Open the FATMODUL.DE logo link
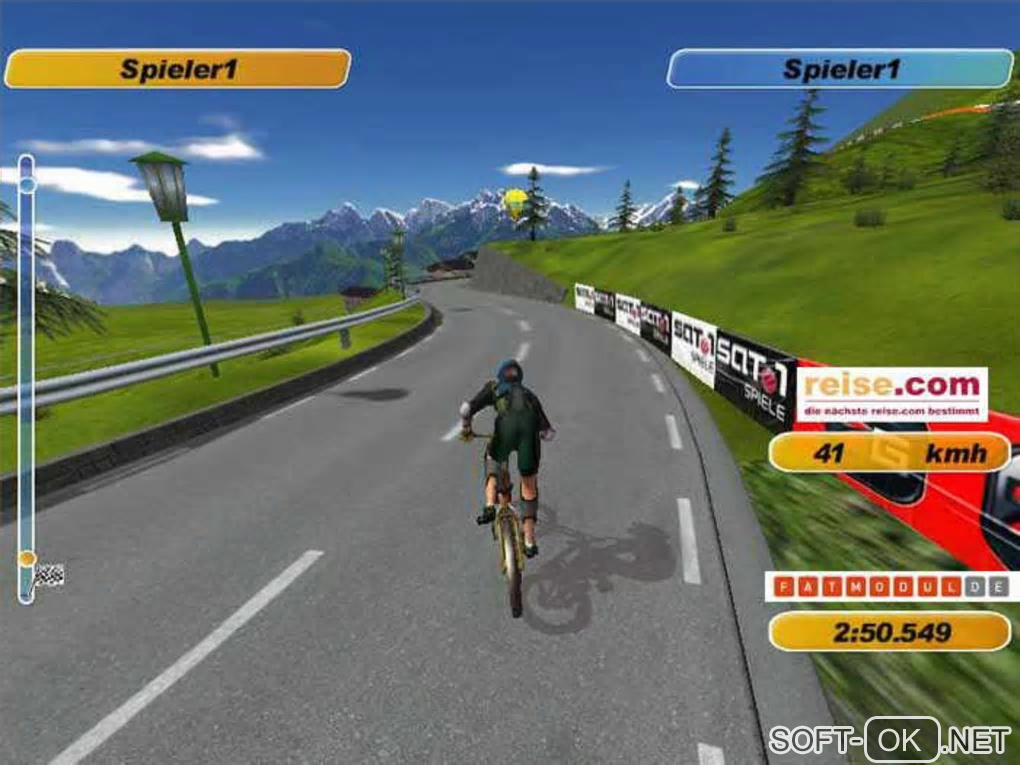Screen dimensions: 1020x765 coord(890,587)
